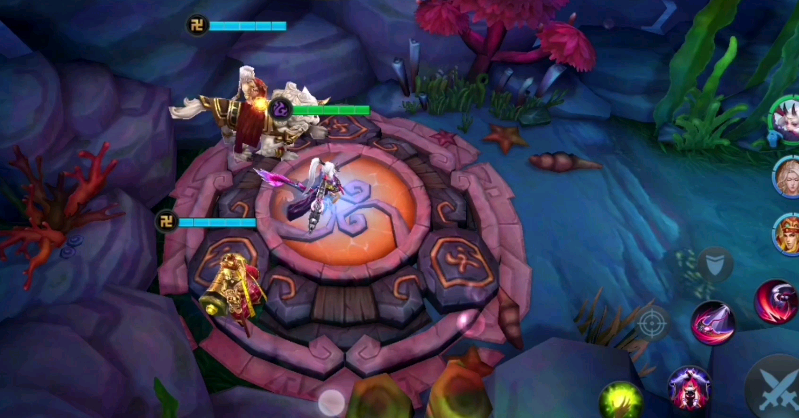Select the red-helmeted hero portrait

788,234
